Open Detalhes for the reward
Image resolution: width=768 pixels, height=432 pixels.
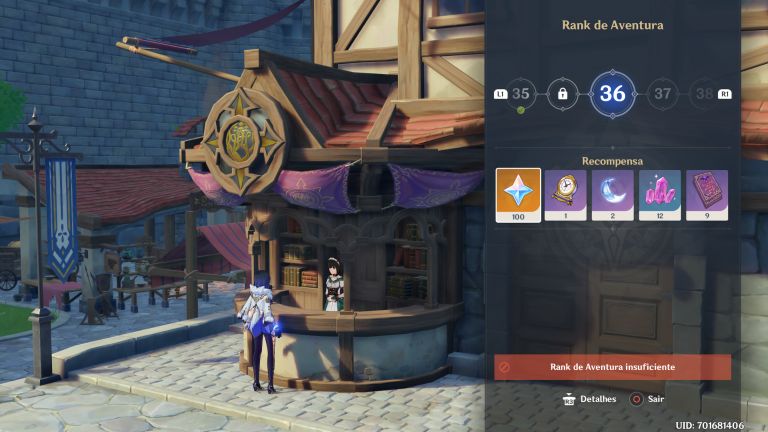588,399
